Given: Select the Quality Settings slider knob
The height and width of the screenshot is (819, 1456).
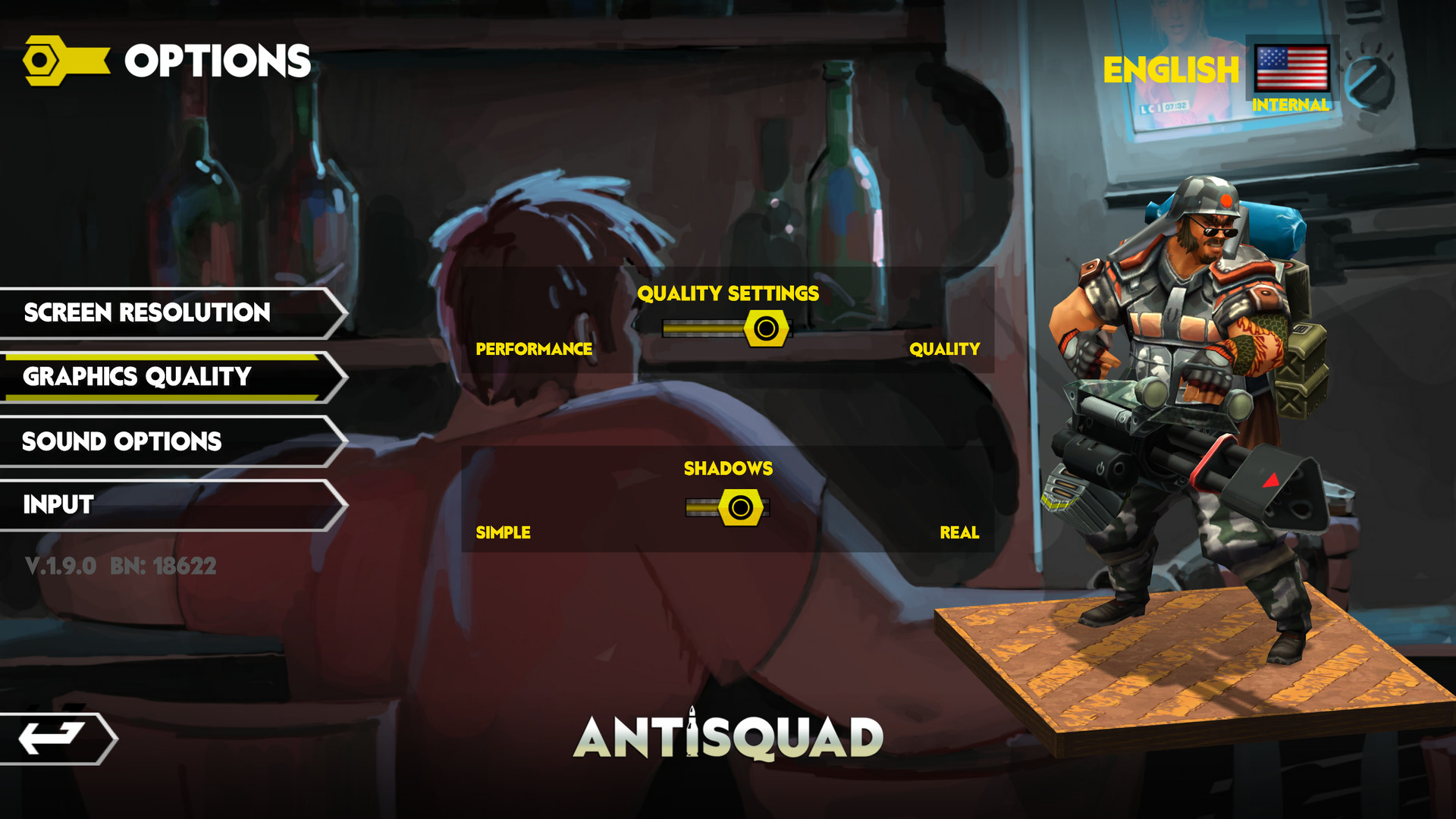Looking at the screenshot, I should pos(764,329).
